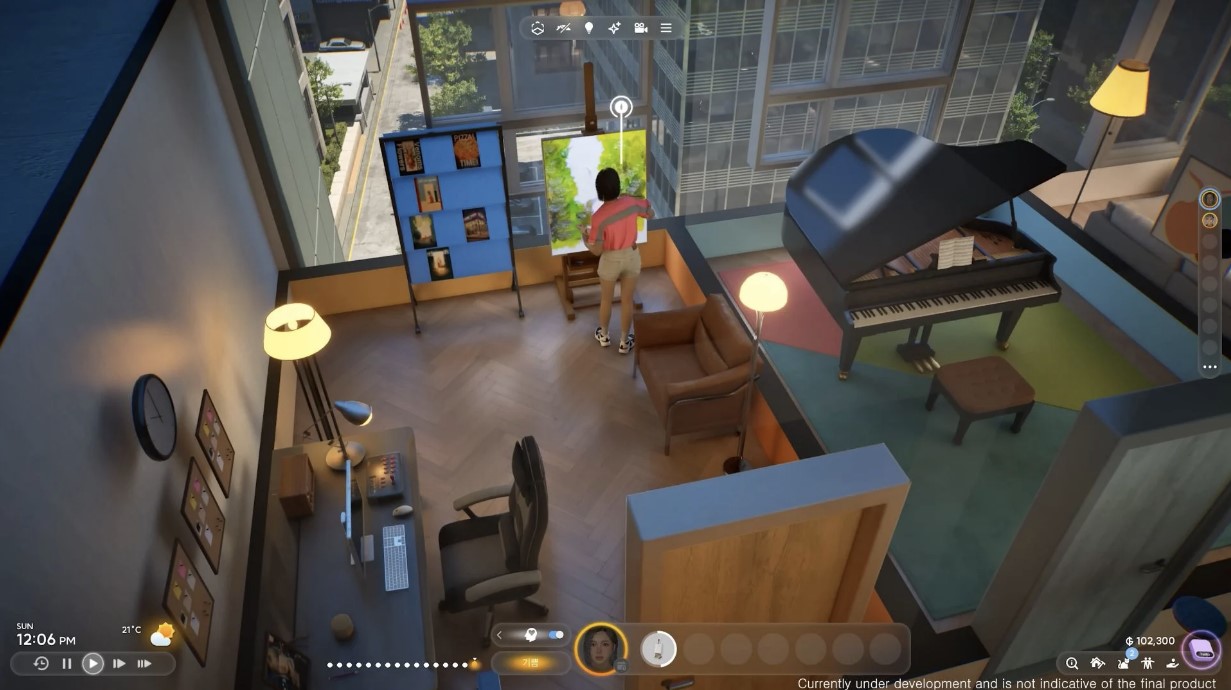The width and height of the screenshot is (1231, 690).
Task: Open the sparkle effects option
Action: pos(614,28)
